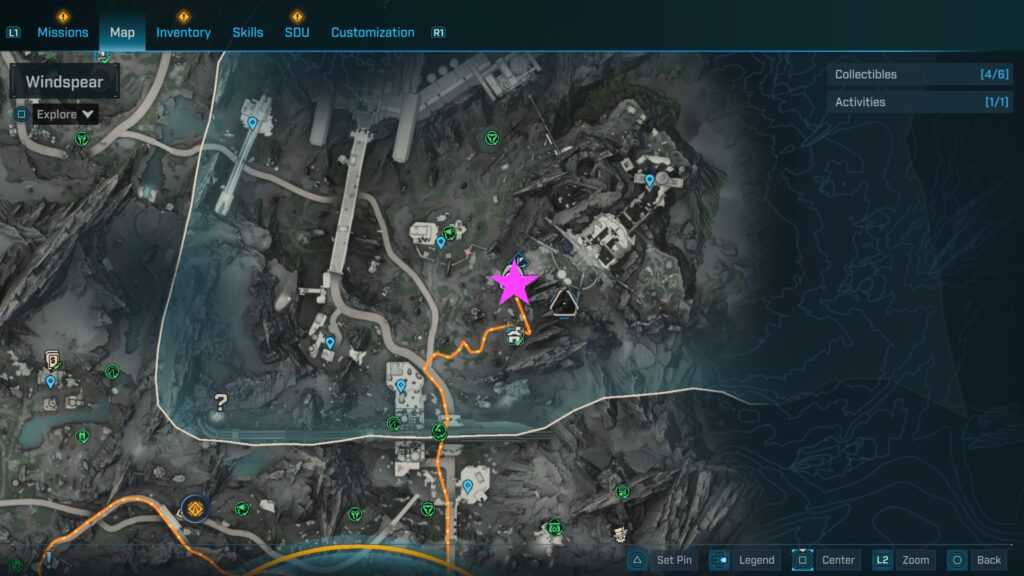Open the SDU tab
Viewport: 1024px width, 576px height.
coord(297,32)
